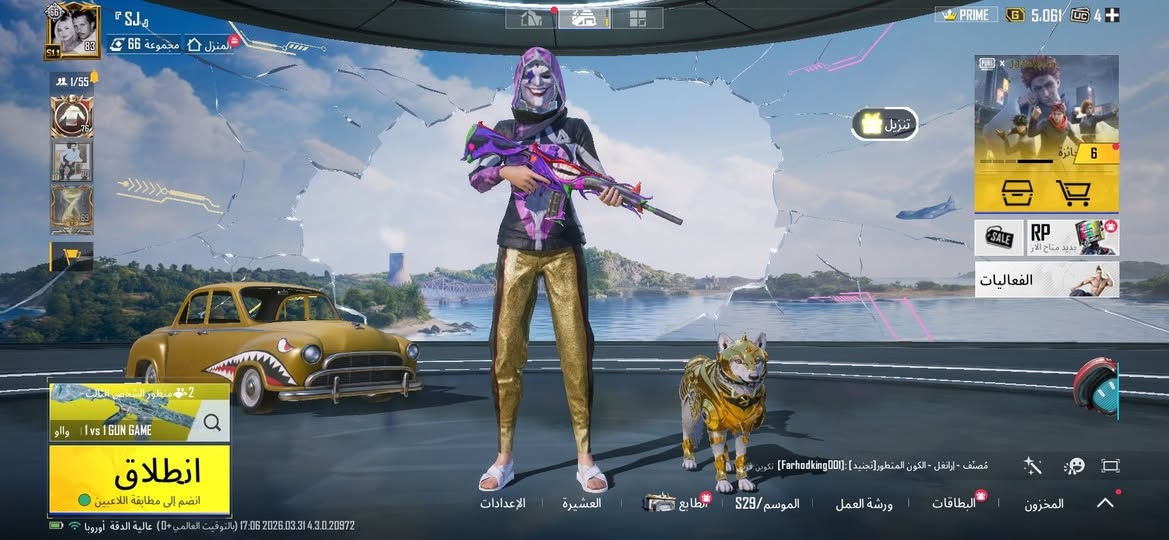Open the player profile avatar
1169x540 pixels.
click(x=72, y=31)
